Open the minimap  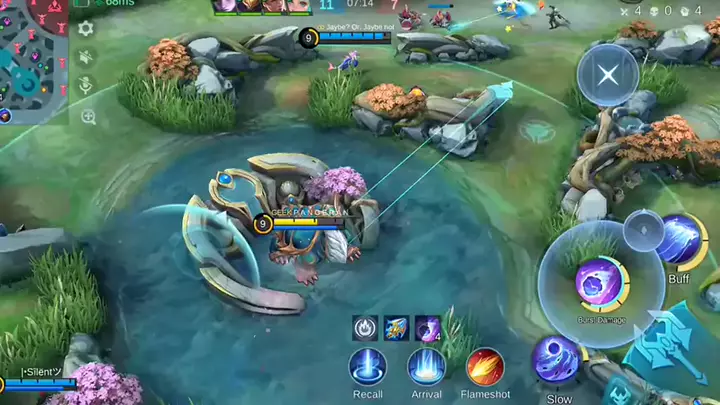[33, 60]
